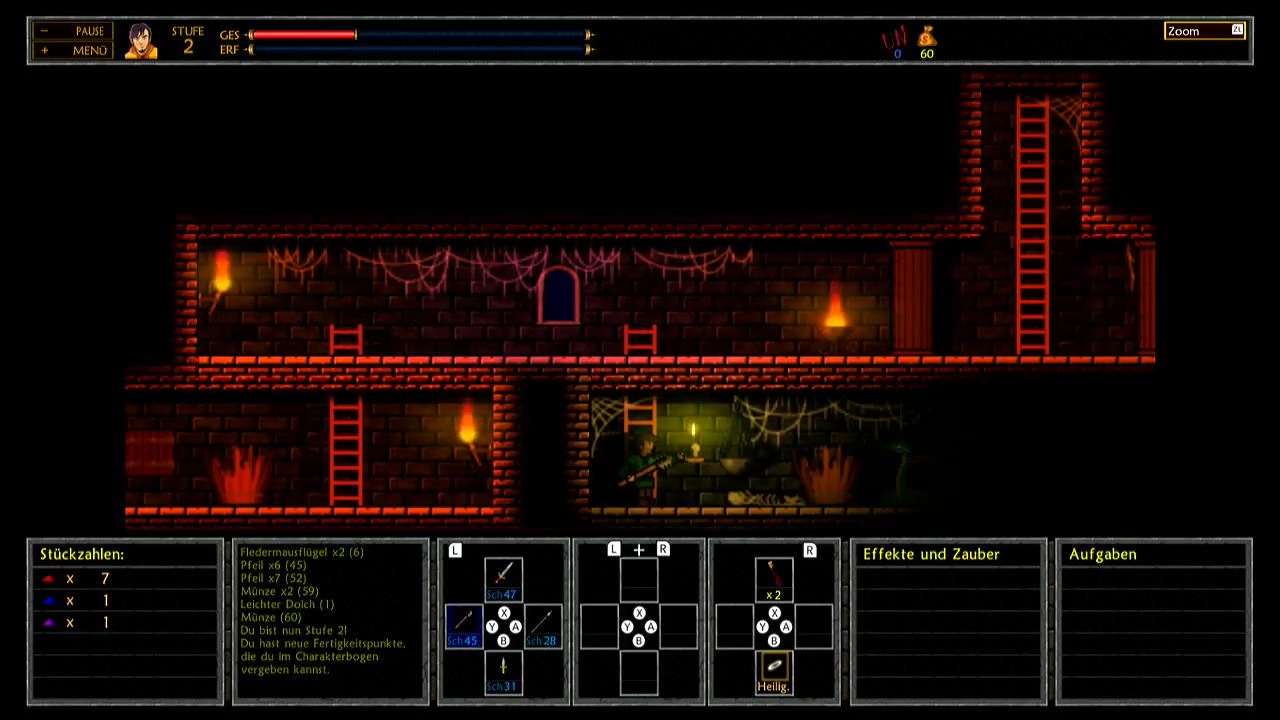Viewport: 1280px width, 720px height.
Task: Click the message log panel
Action: pyautogui.click(x=330, y=621)
